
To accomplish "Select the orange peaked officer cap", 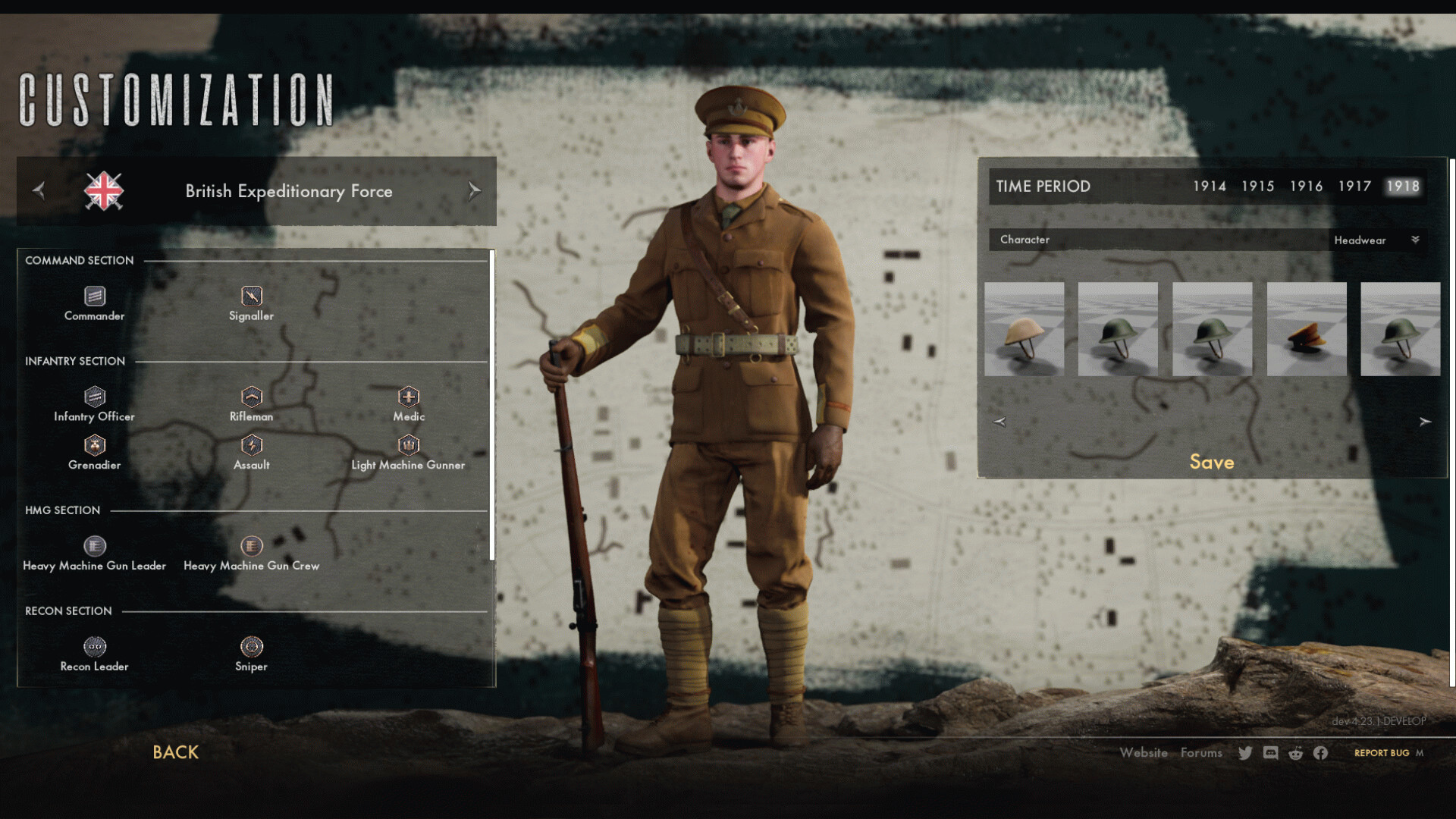I will pos(1307,329).
